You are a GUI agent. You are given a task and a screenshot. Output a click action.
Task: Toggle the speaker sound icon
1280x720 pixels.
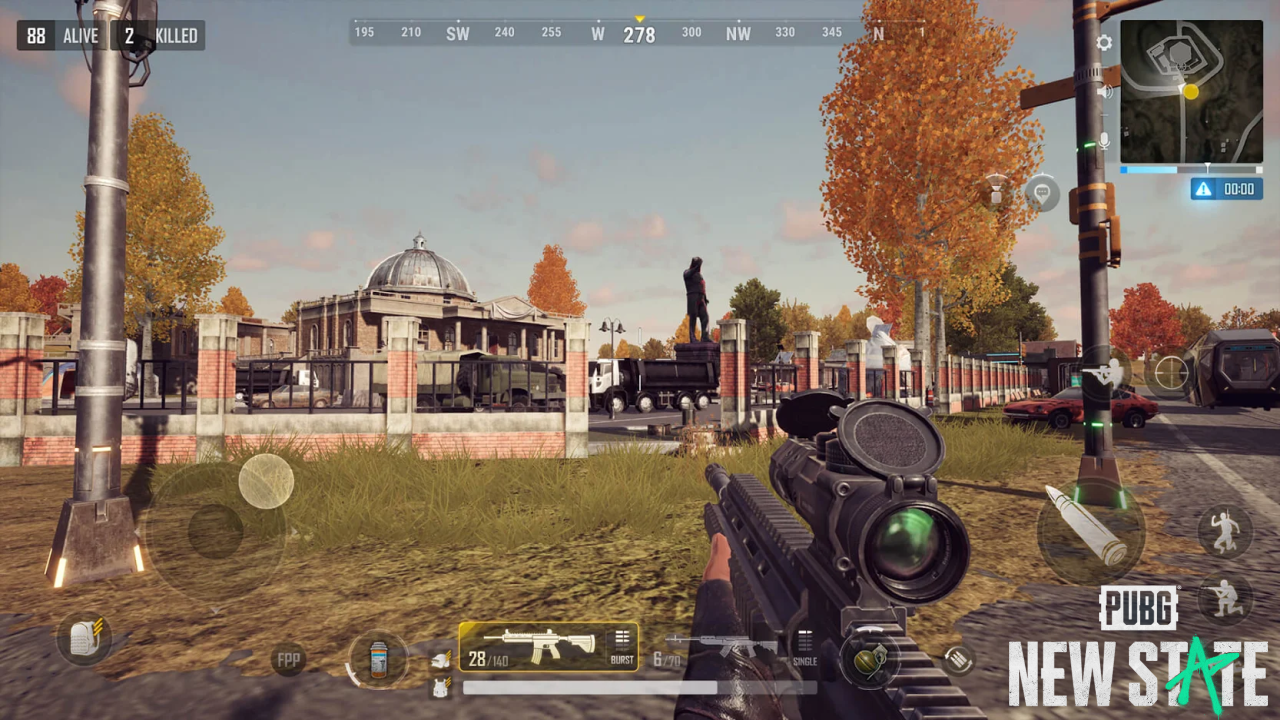coord(1104,91)
